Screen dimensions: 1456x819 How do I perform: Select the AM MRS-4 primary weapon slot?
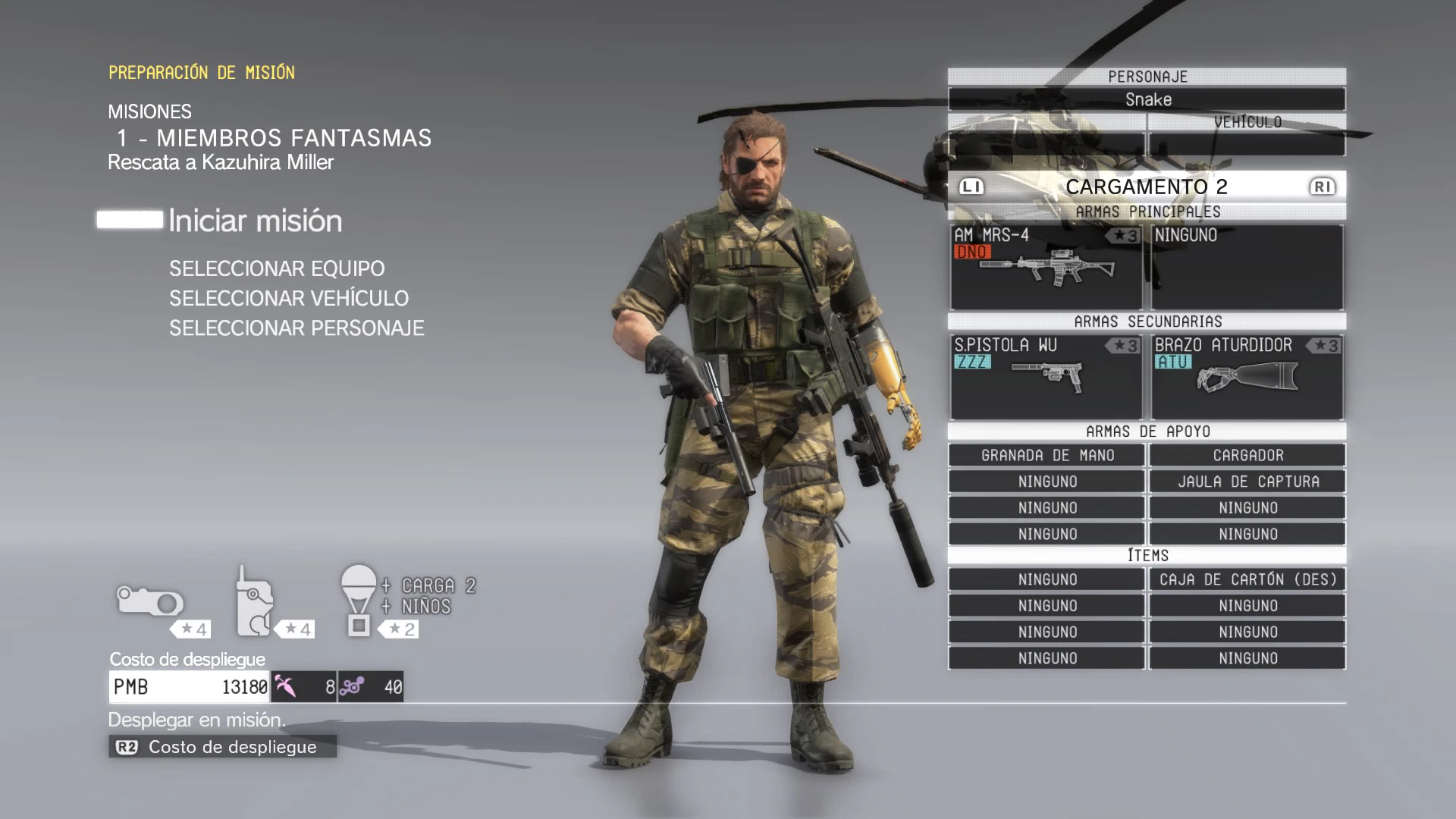click(1046, 266)
